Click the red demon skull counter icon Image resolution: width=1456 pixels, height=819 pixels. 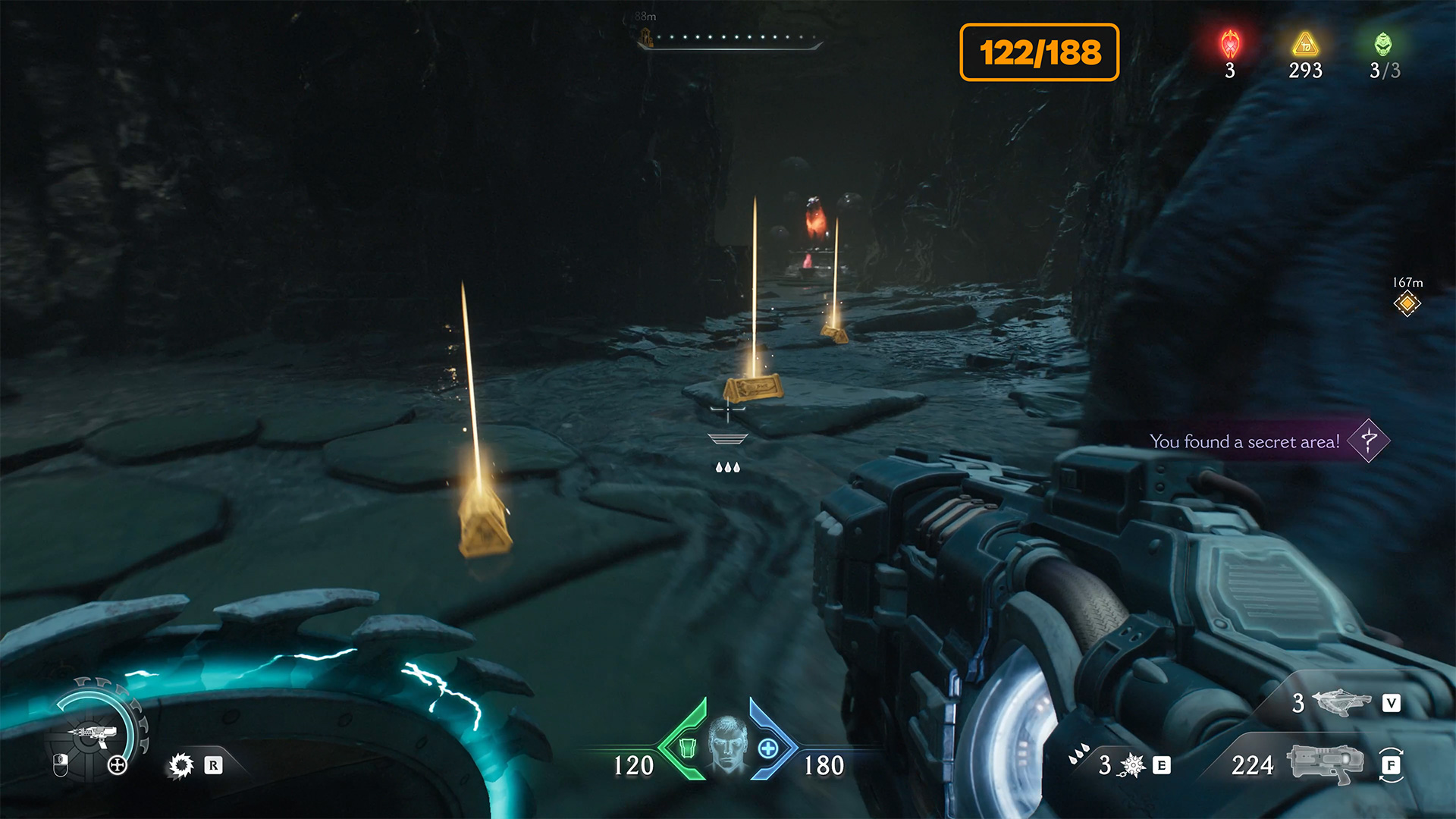click(x=1230, y=44)
